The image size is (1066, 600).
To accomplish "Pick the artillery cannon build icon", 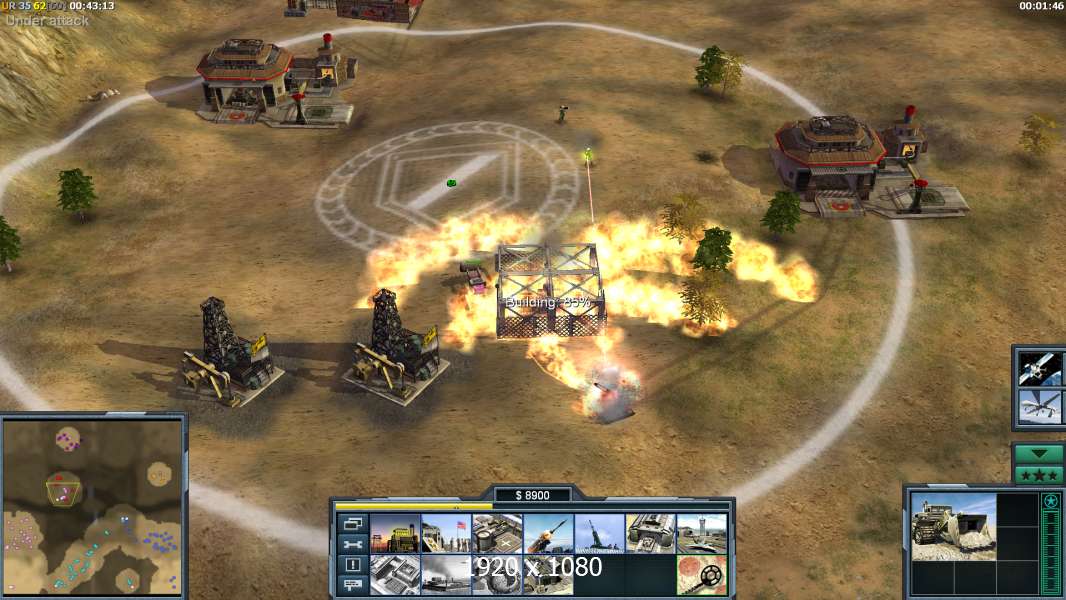I will (599, 534).
